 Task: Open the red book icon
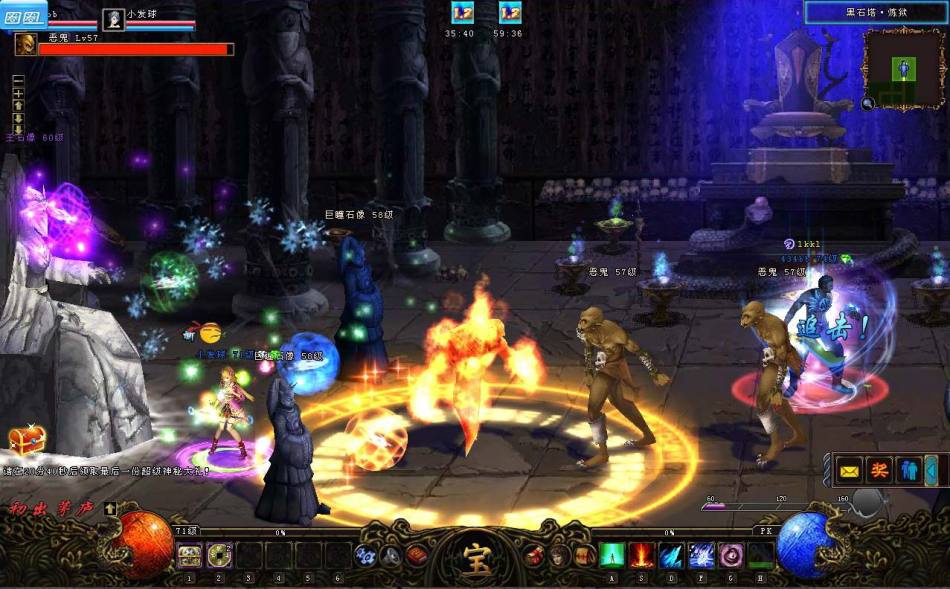(x=418, y=556)
